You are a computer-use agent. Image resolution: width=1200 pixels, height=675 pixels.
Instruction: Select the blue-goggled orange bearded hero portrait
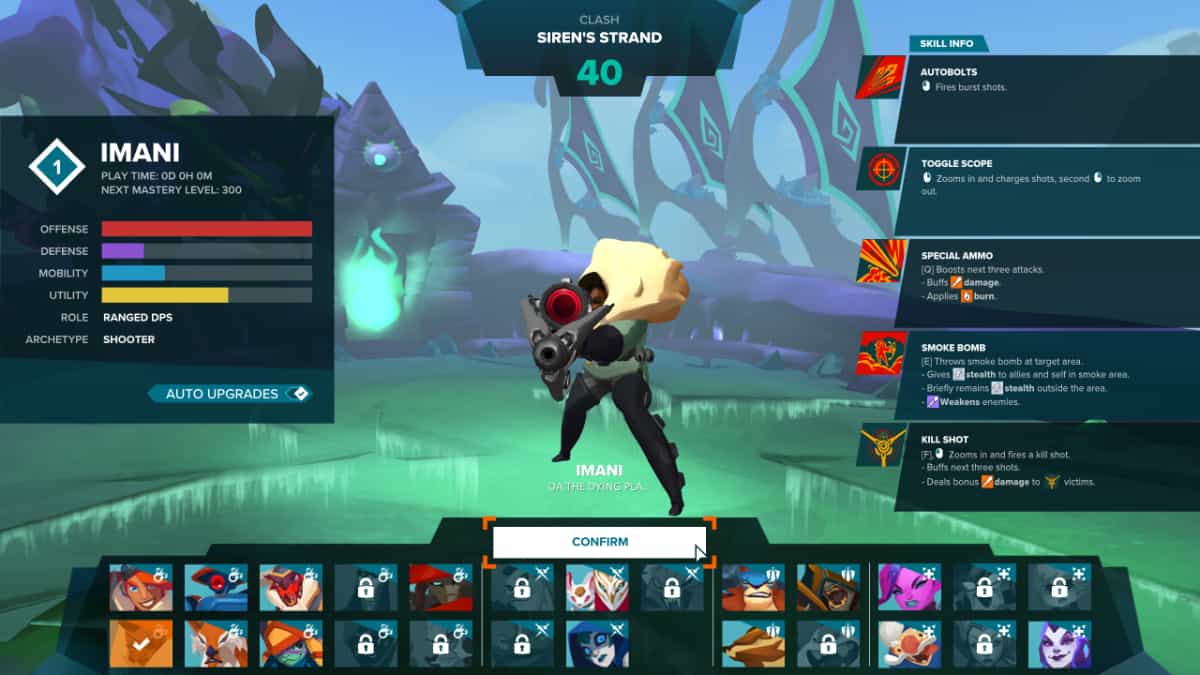tap(753, 587)
